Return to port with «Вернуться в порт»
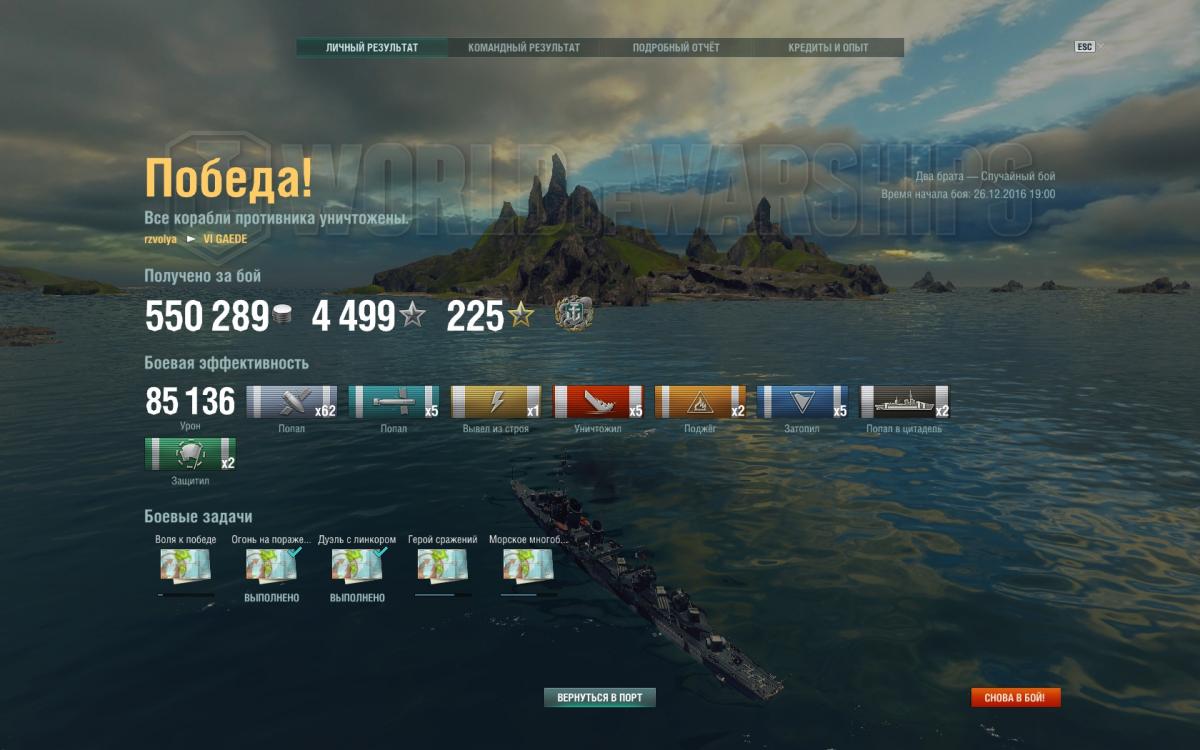This screenshot has height=750, width=1200. click(x=600, y=698)
